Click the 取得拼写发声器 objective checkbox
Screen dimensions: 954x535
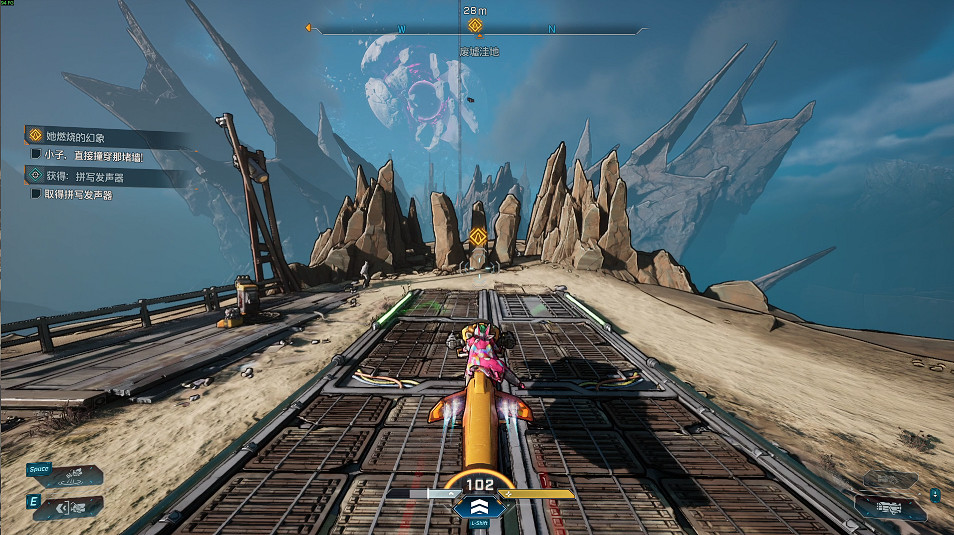point(36,194)
